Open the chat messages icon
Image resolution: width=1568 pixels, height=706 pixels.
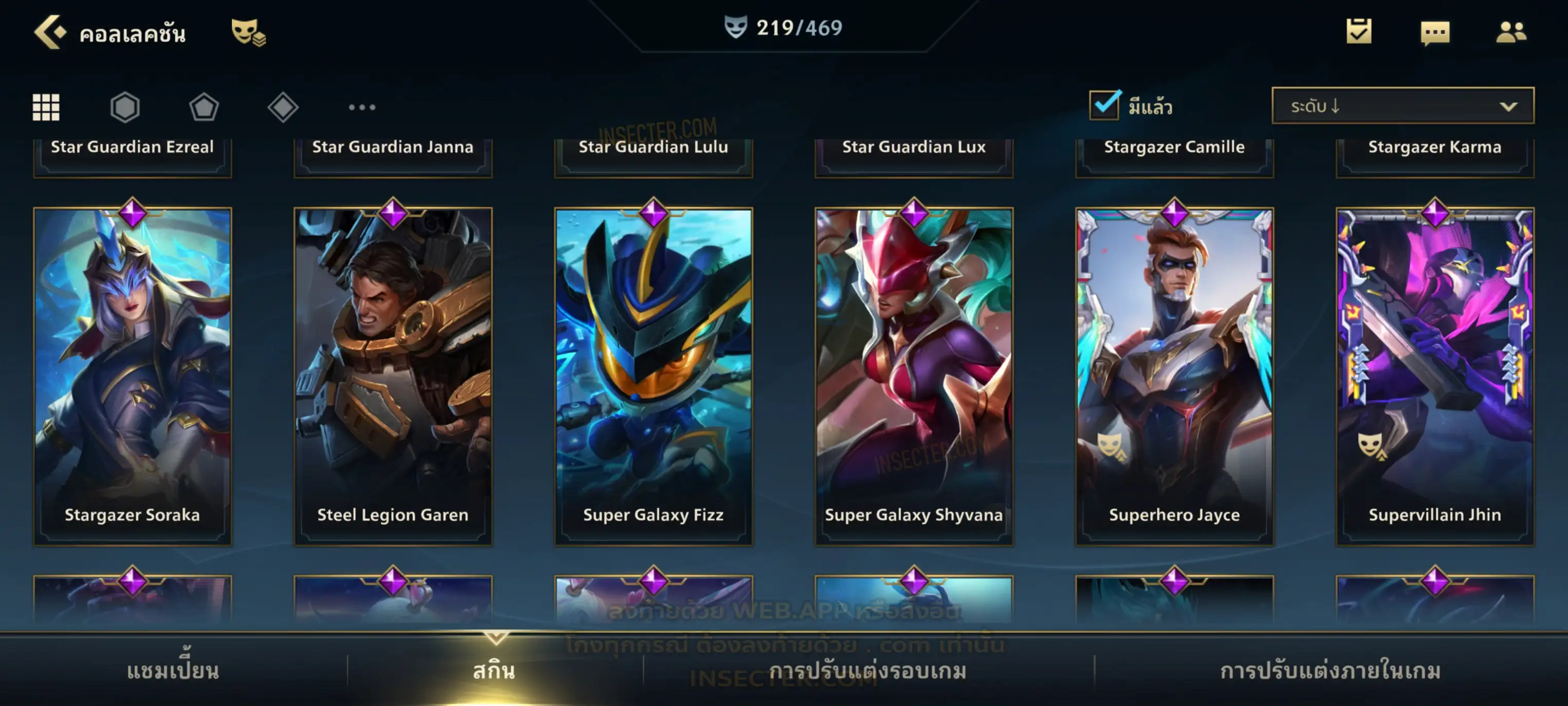click(x=1435, y=32)
